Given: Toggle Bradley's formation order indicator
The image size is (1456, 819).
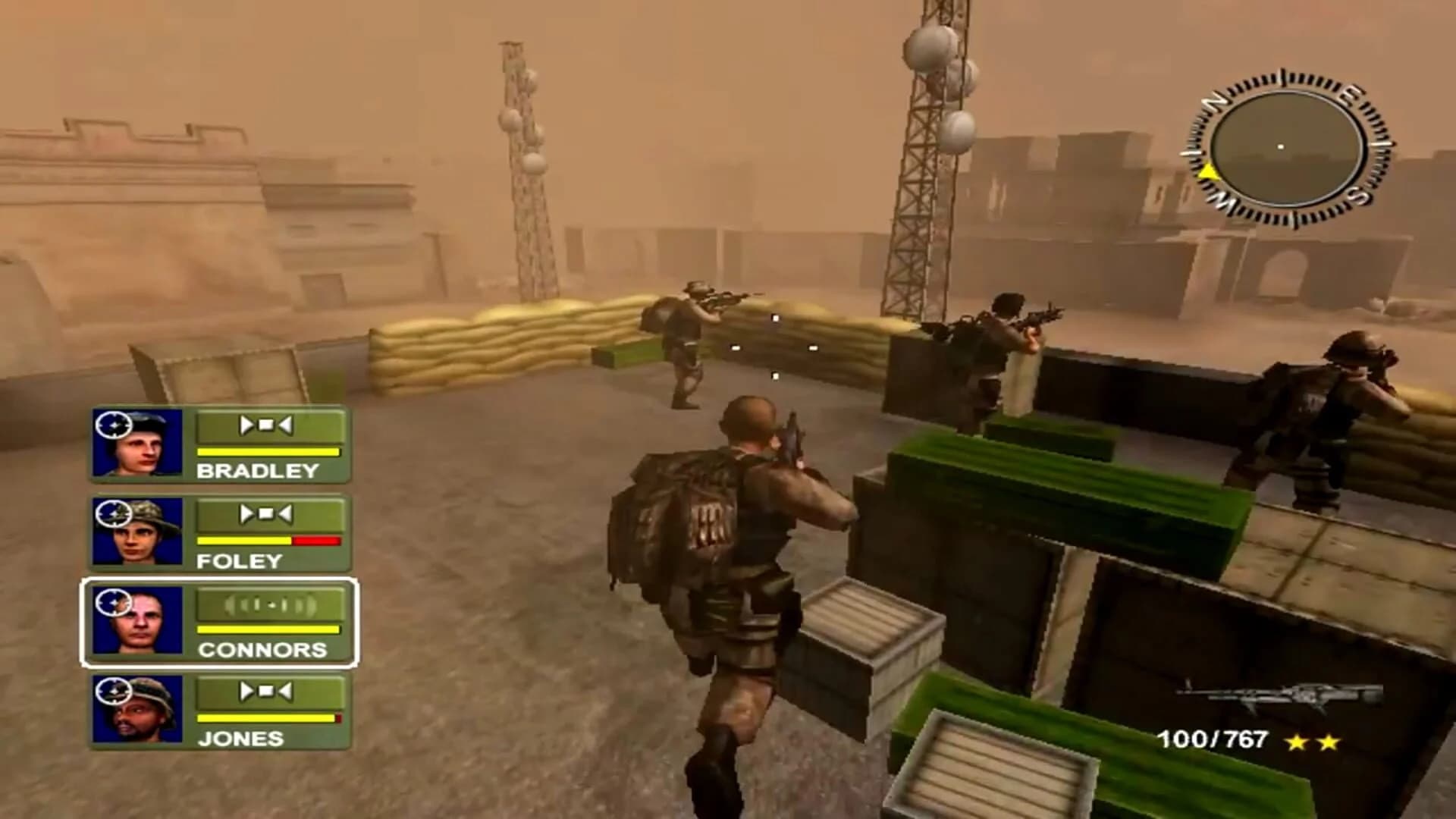Looking at the screenshot, I should click(x=267, y=427).
